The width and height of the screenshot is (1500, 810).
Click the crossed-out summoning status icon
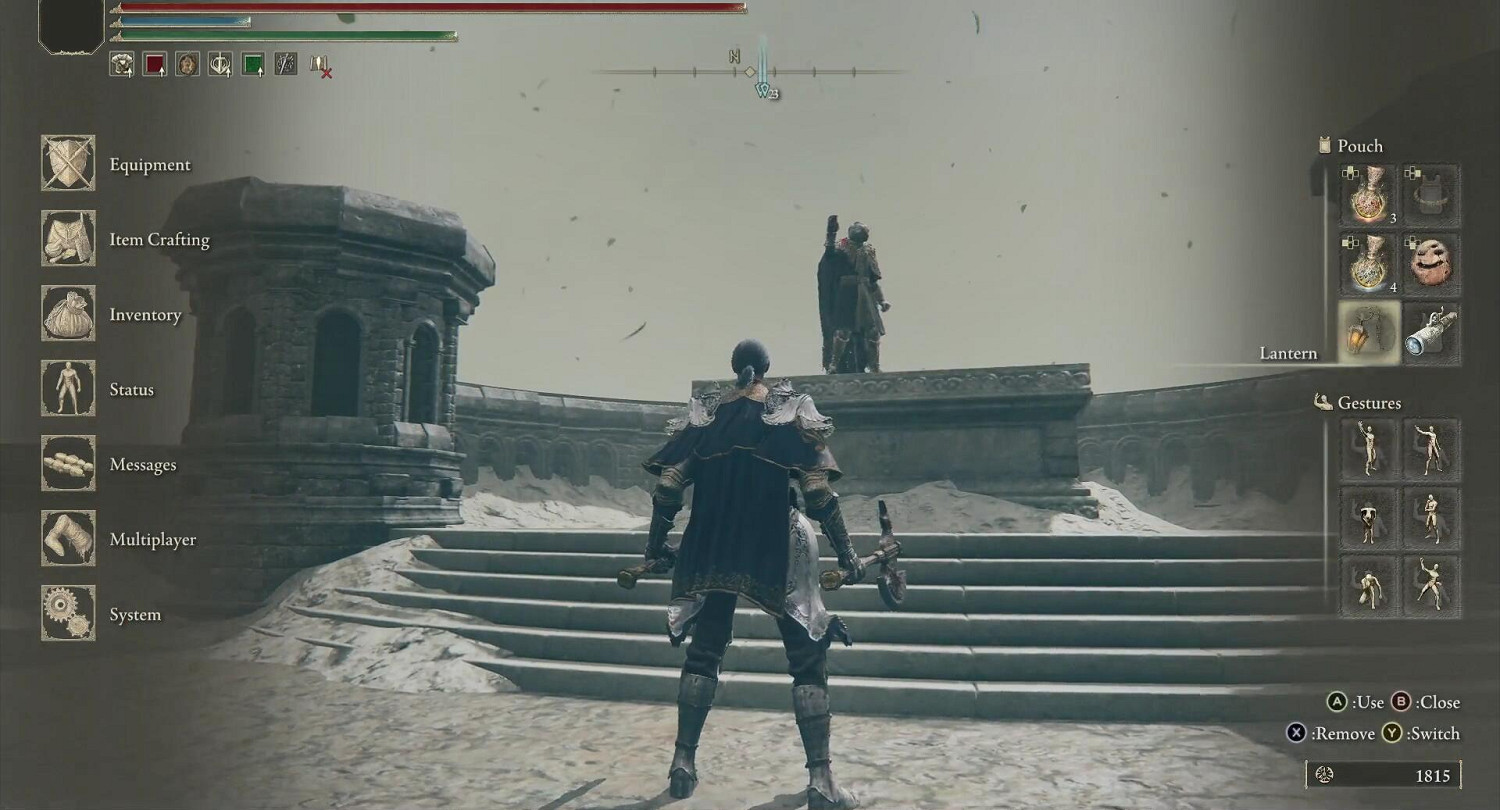[x=319, y=64]
